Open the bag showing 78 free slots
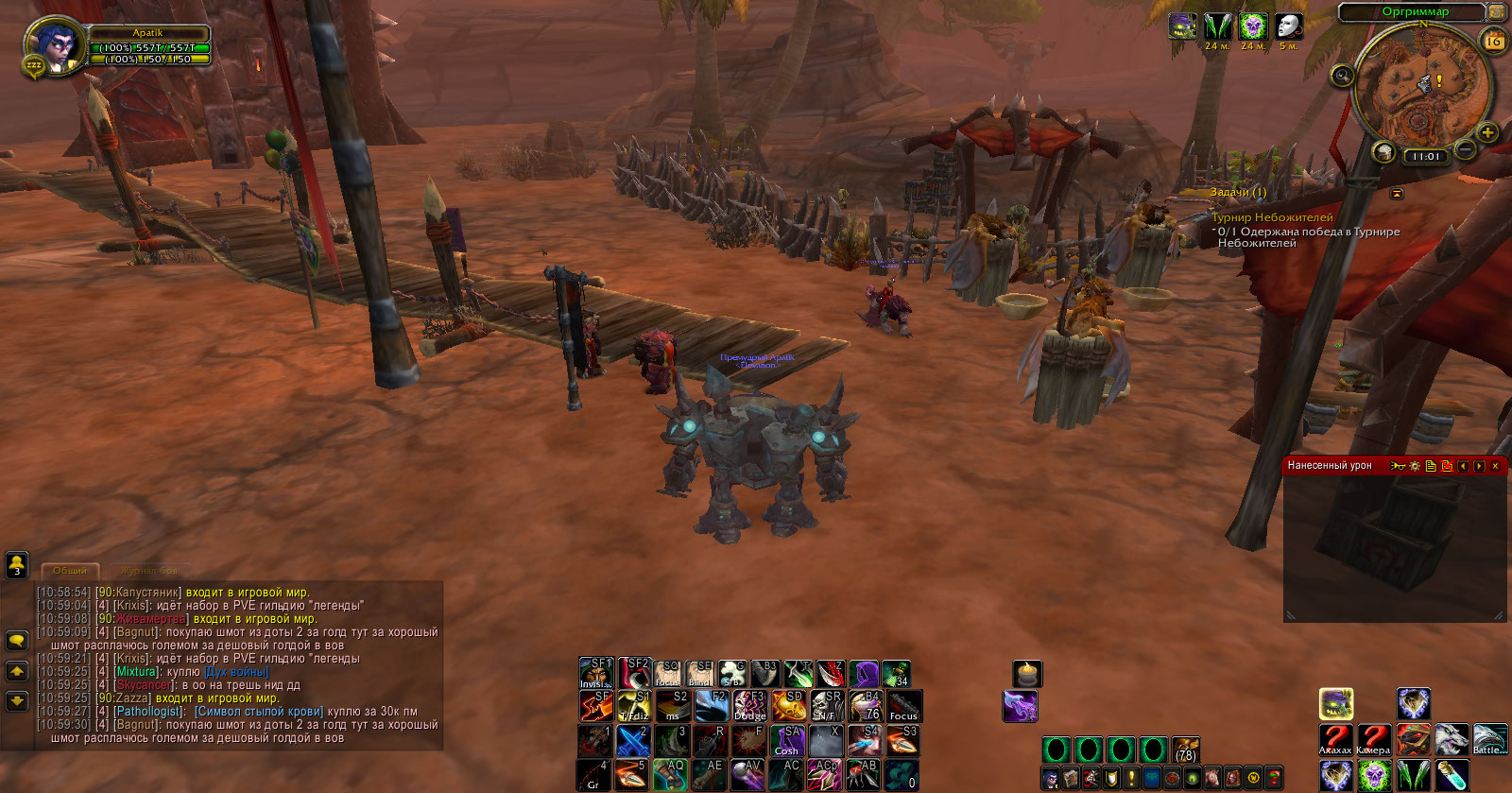Screen dimensions: 1512x793 (1185, 750)
